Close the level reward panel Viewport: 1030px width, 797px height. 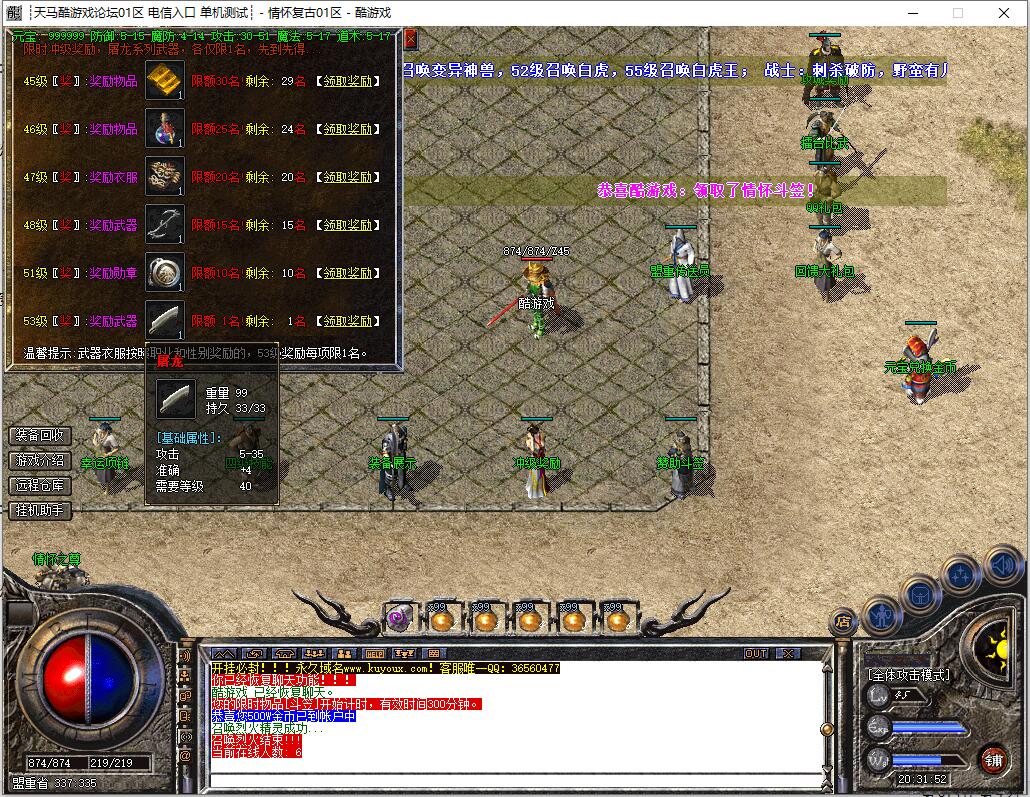coord(410,39)
